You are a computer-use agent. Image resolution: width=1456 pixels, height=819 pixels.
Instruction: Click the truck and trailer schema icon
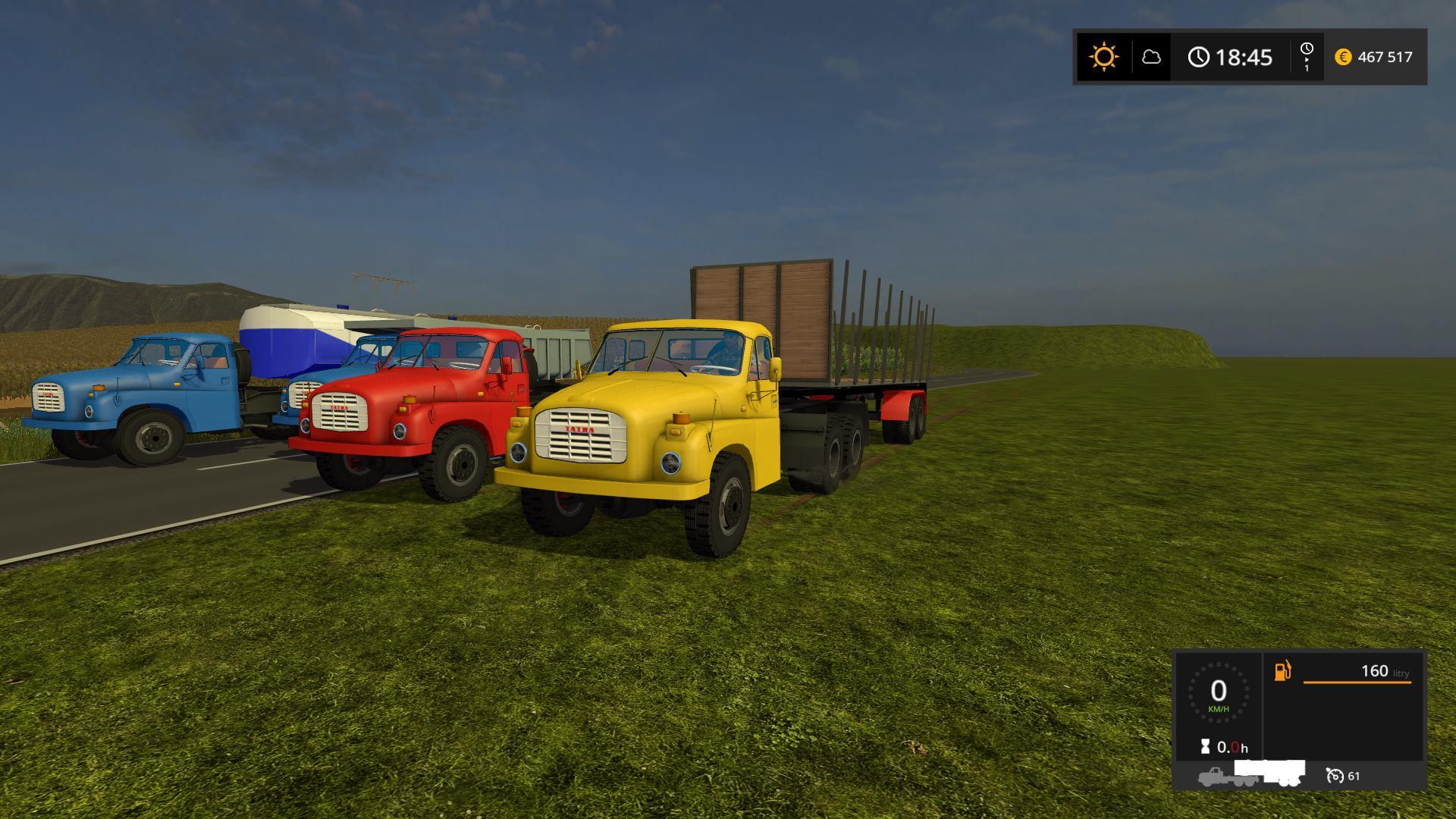point(1251,775)
